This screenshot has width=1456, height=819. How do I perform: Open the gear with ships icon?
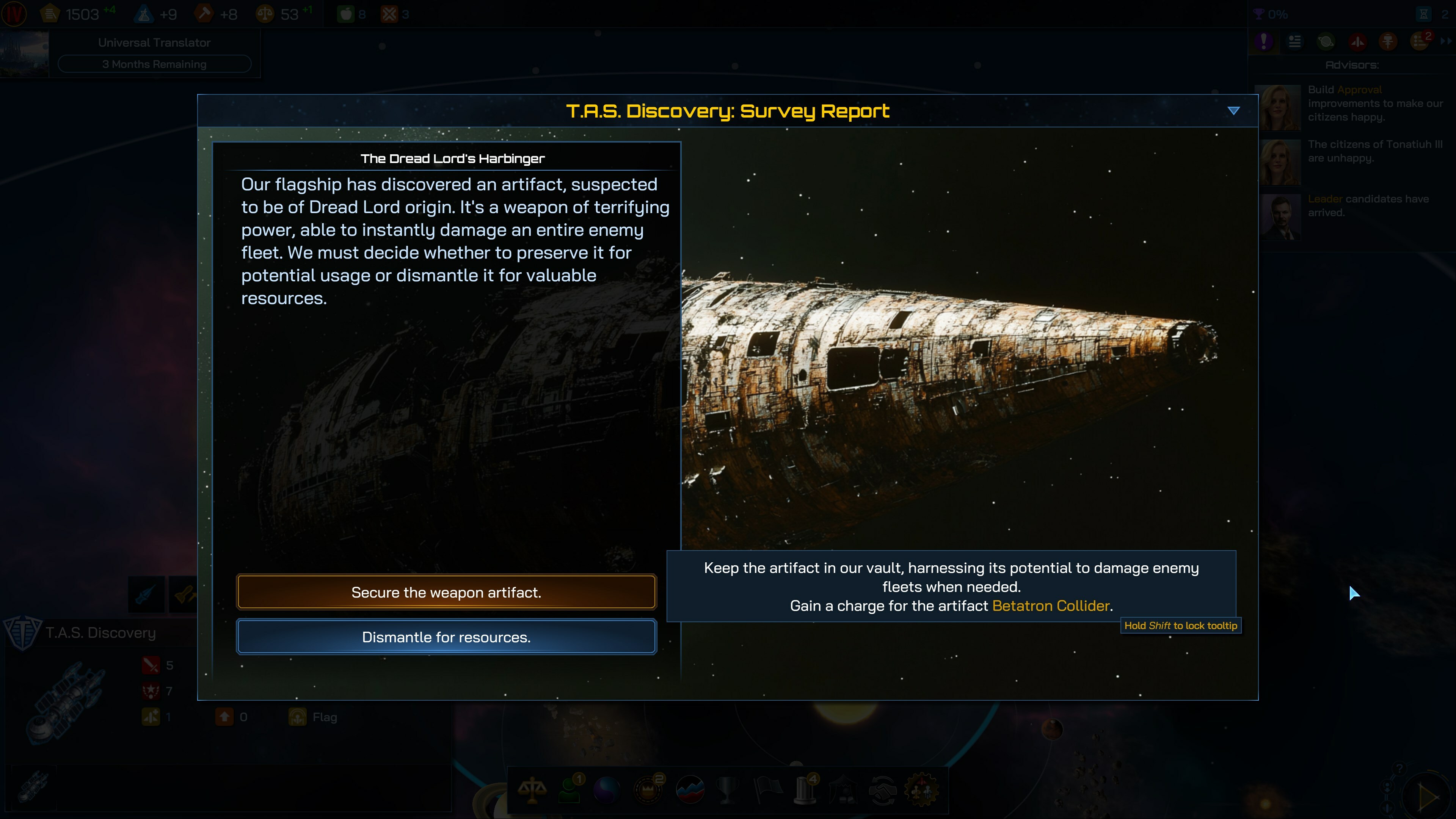pos(922,789)
